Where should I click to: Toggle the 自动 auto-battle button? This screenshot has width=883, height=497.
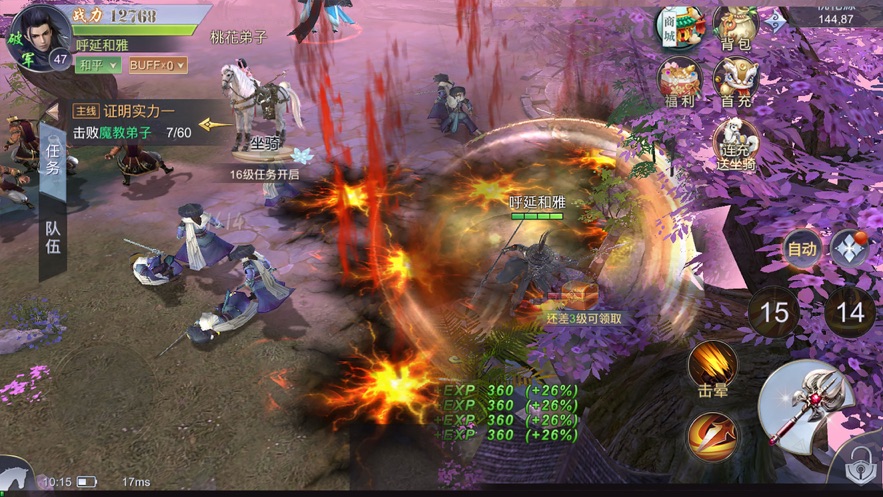click(801, 249)
